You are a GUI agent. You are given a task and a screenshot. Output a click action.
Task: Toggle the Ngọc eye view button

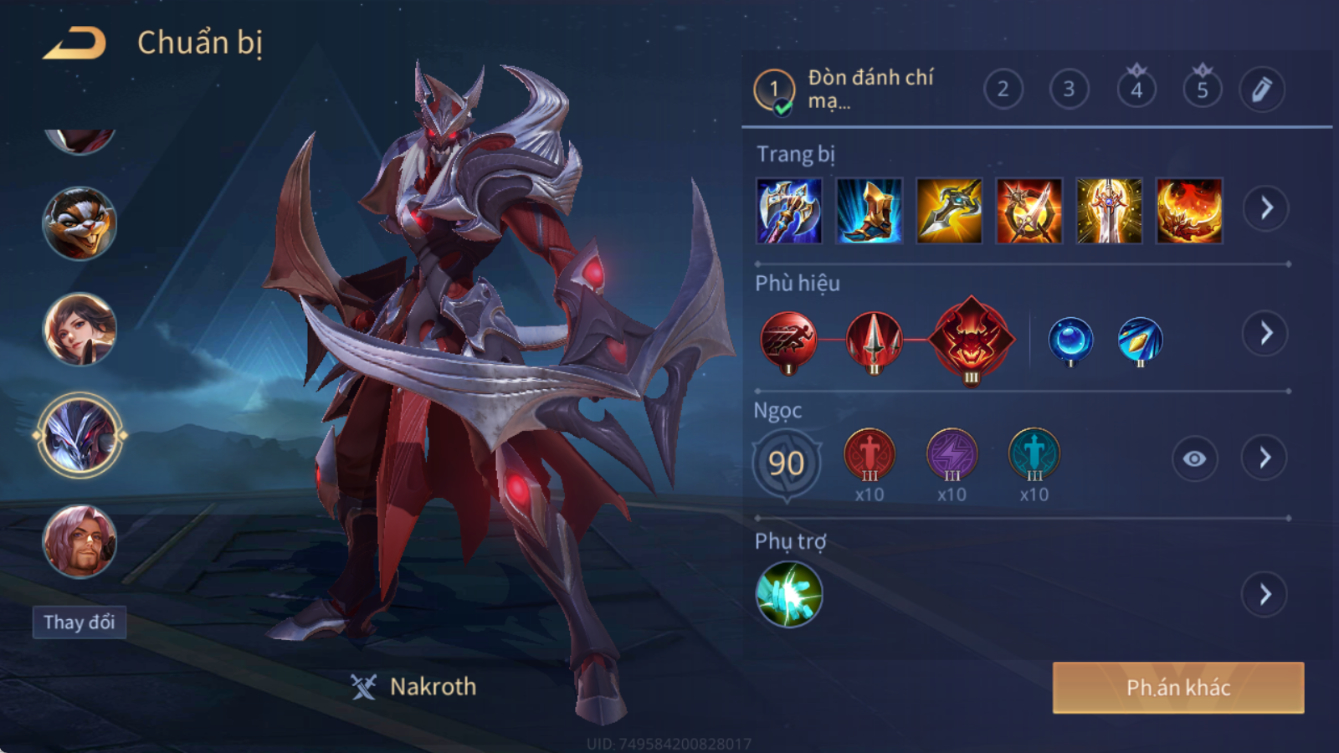click(1195, 459)
